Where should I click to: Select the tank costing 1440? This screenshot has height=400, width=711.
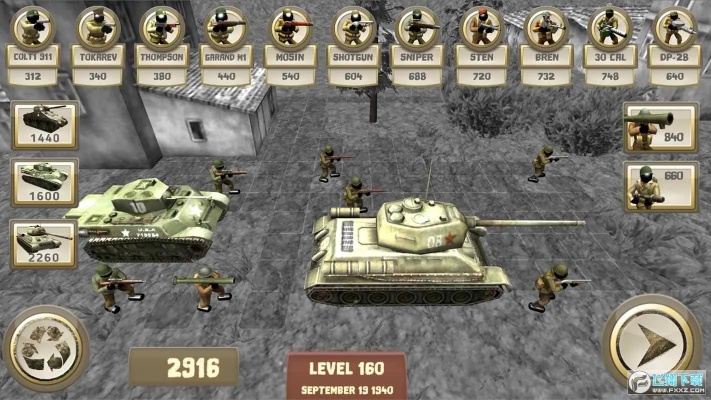tap(43, 125)
